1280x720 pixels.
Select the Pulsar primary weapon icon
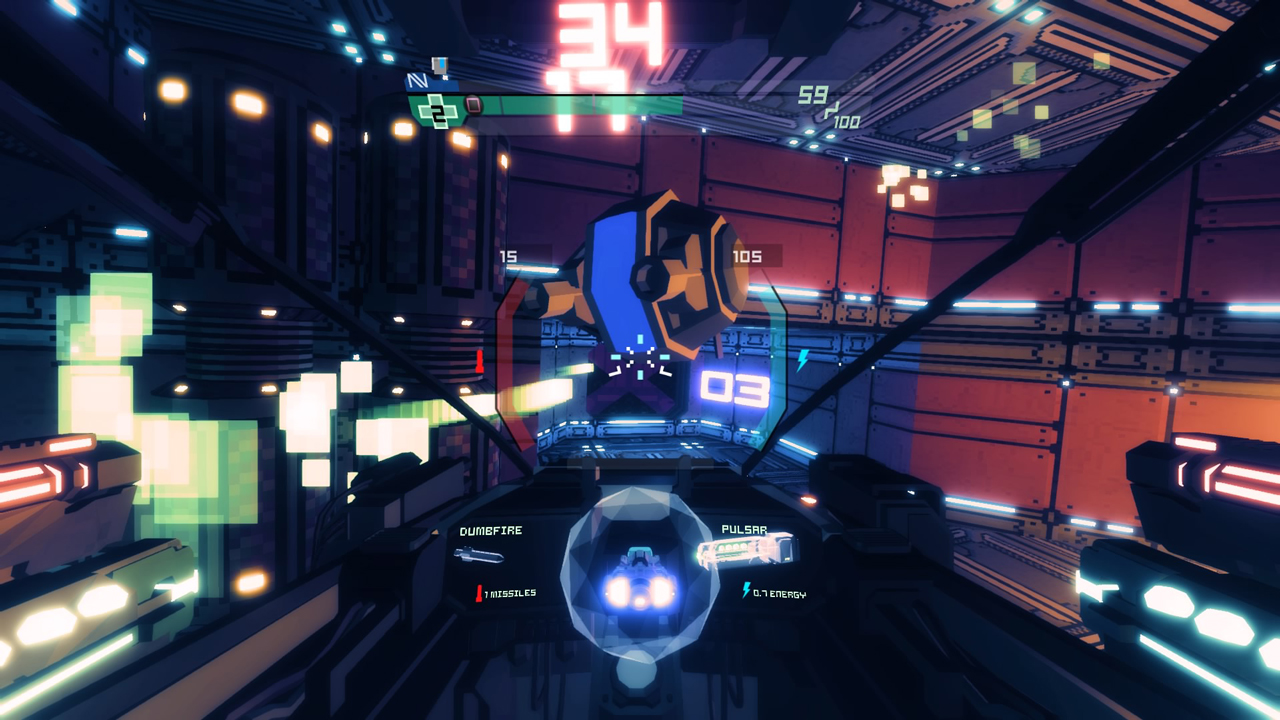(746, 551)
